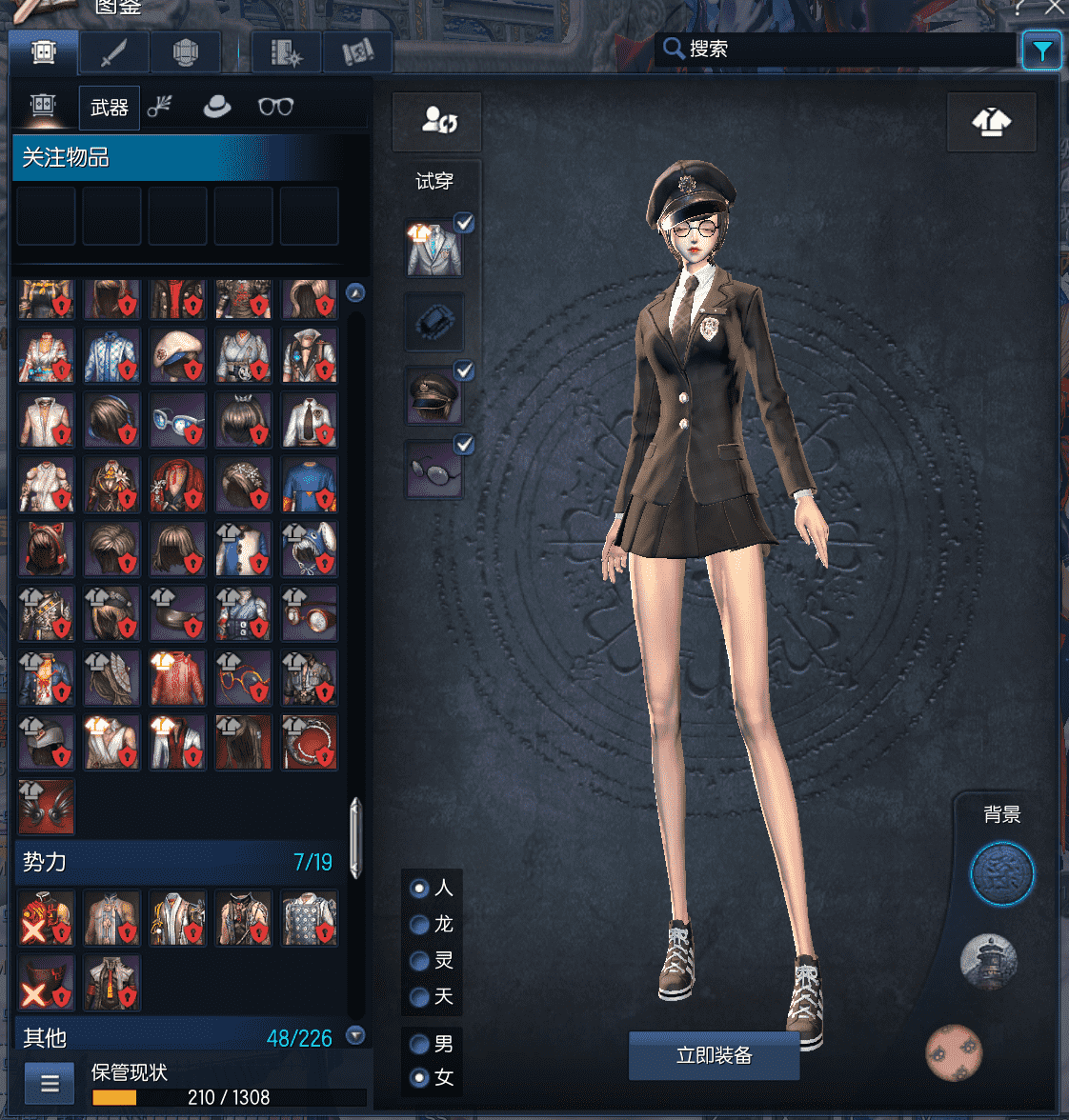Select the glasses category tab
The image size is (1069, 1120).
(x=275, y=107)
